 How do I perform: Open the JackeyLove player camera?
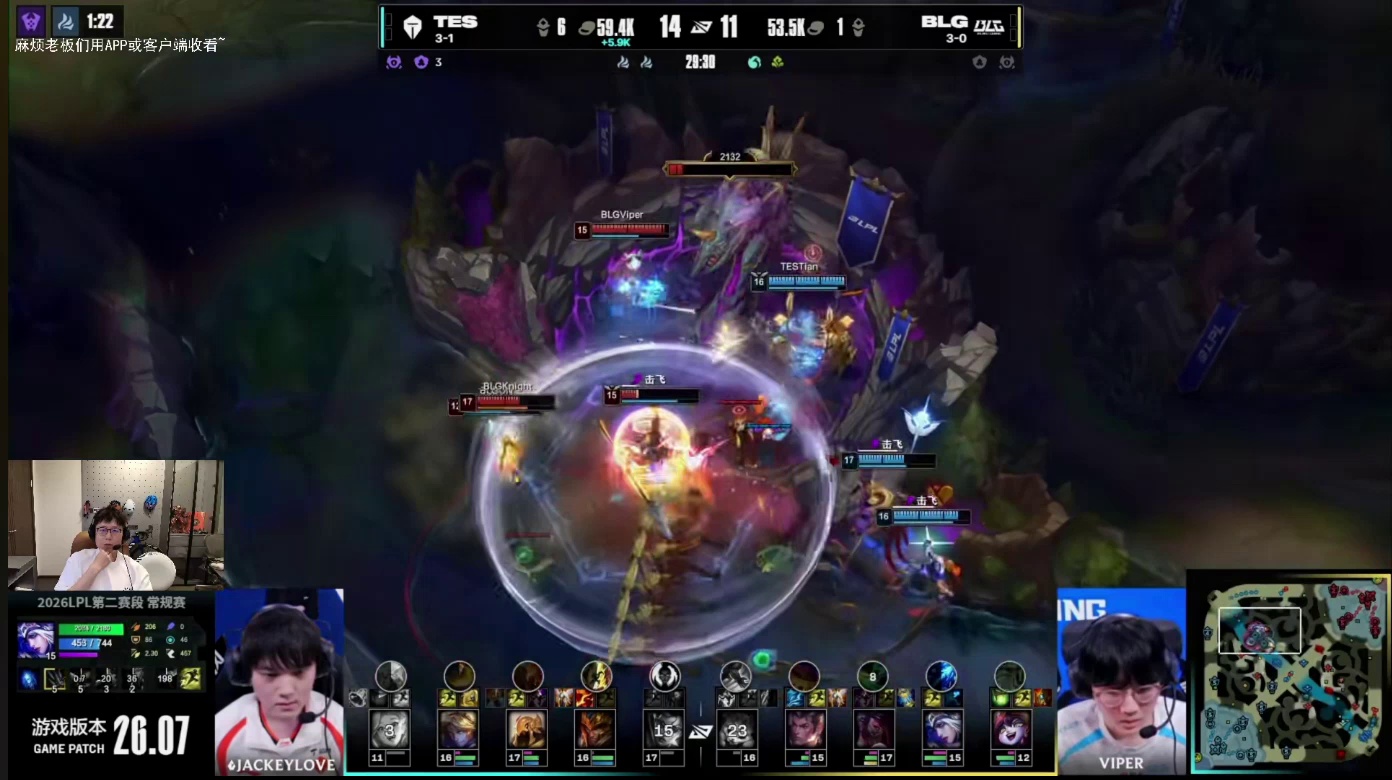click(279, 681)
